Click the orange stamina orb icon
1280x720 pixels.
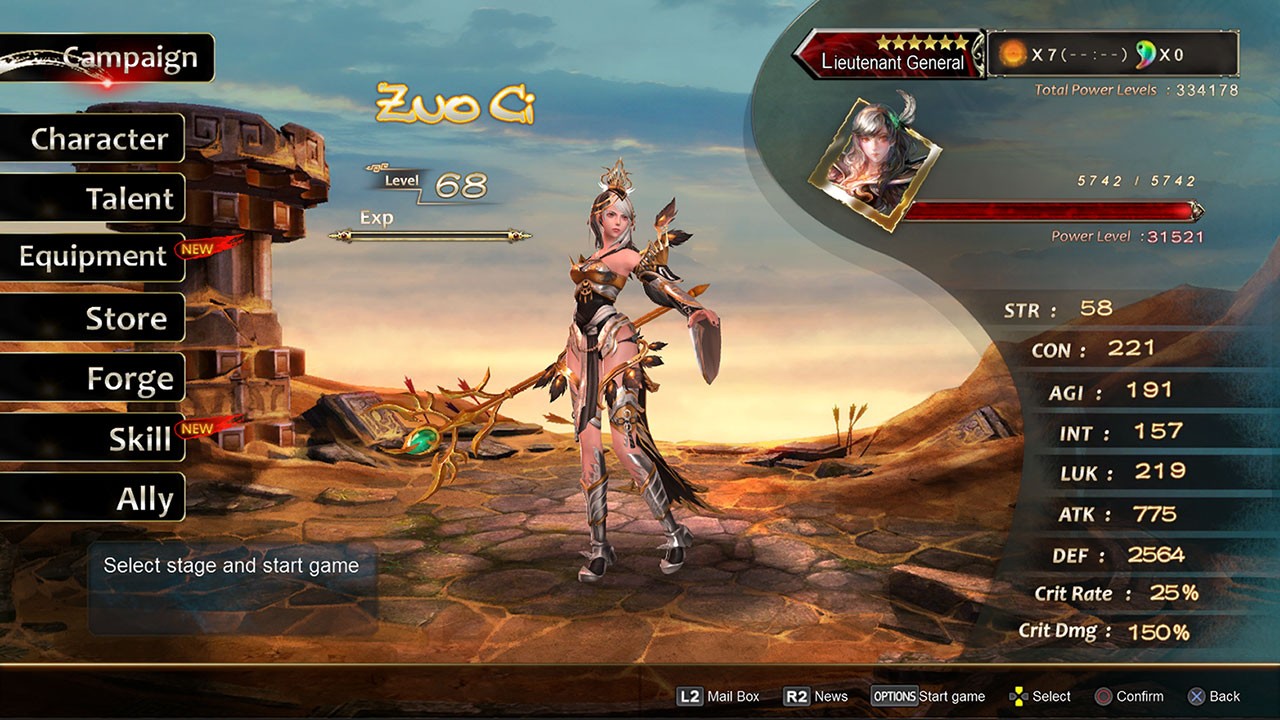tap(1013, 54)
